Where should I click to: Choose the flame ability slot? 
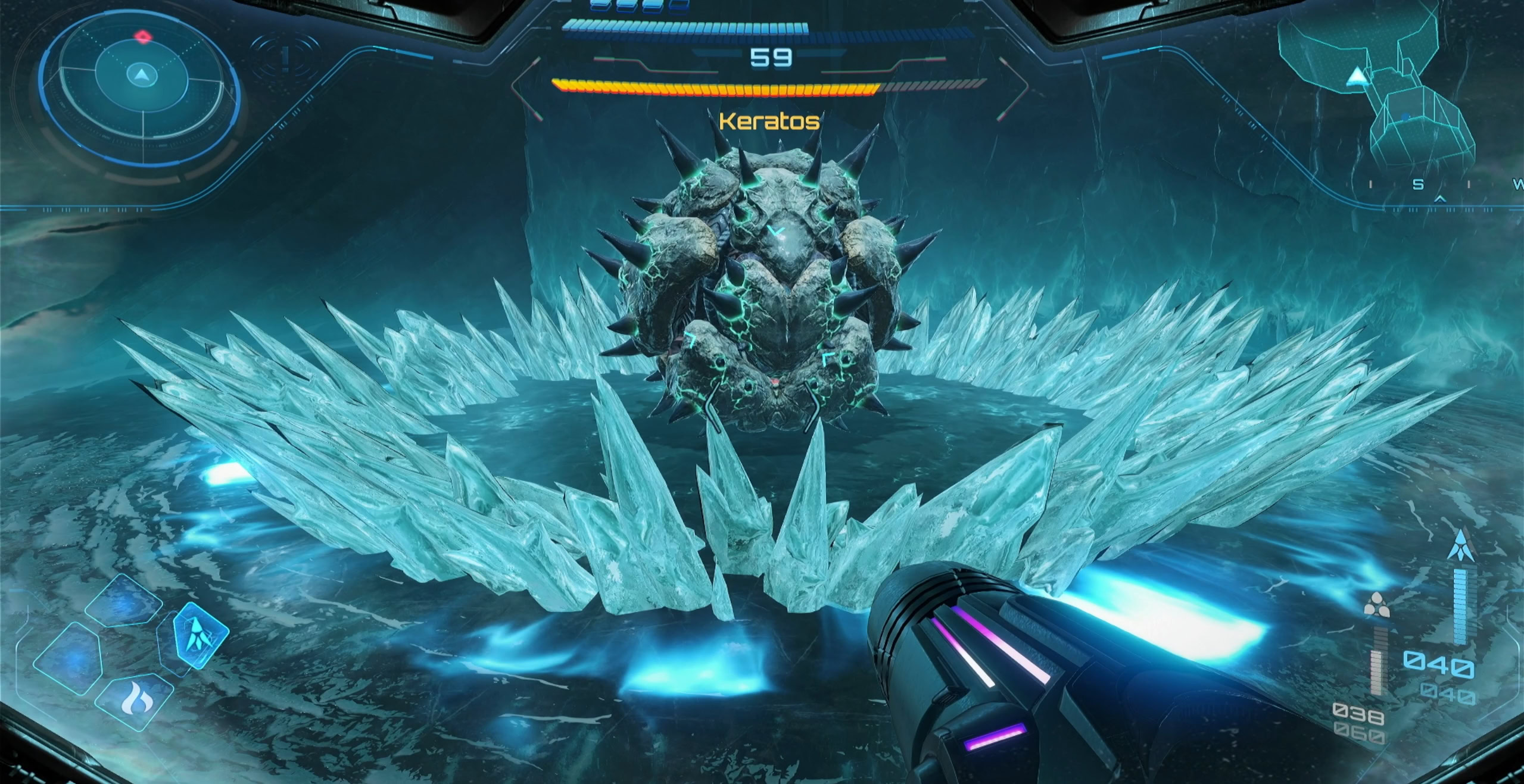(134, 701)
